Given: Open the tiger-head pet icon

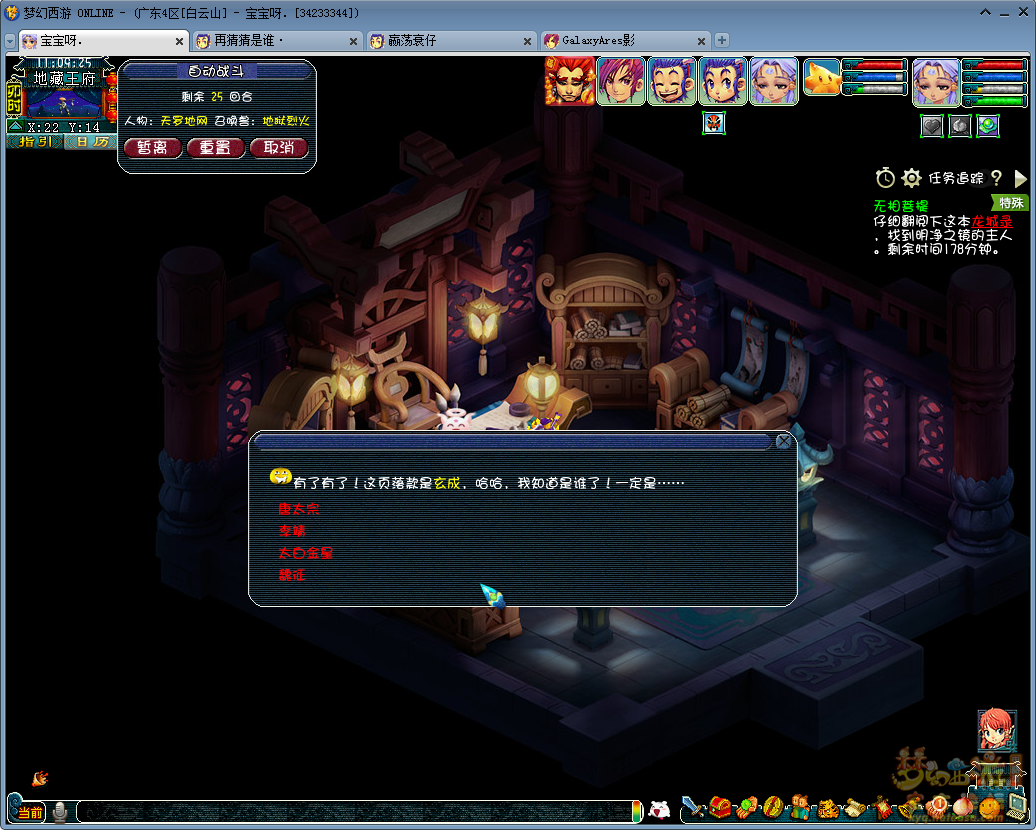Looking at the screenshot, I should (828, 806).
